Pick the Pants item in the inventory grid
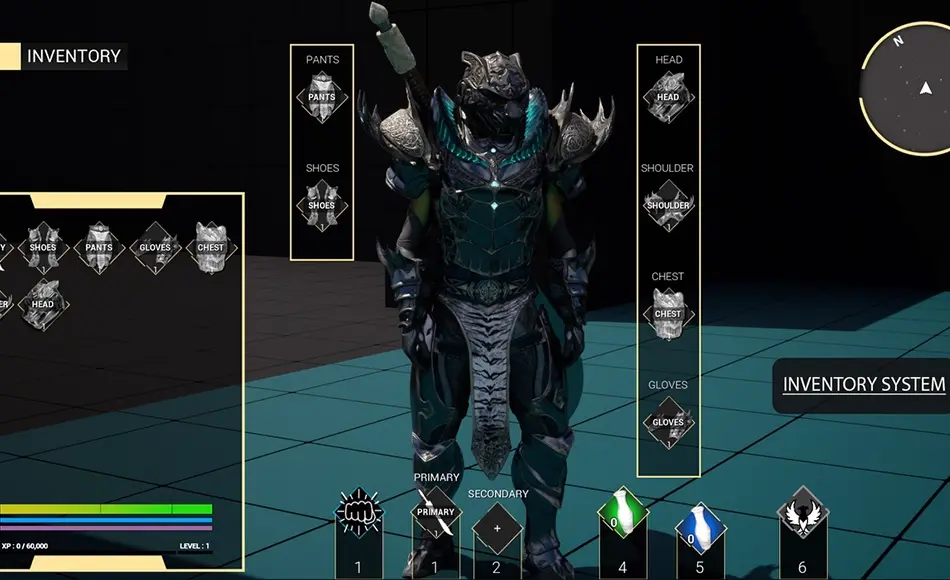950x580 pixels. coord(99,248)
